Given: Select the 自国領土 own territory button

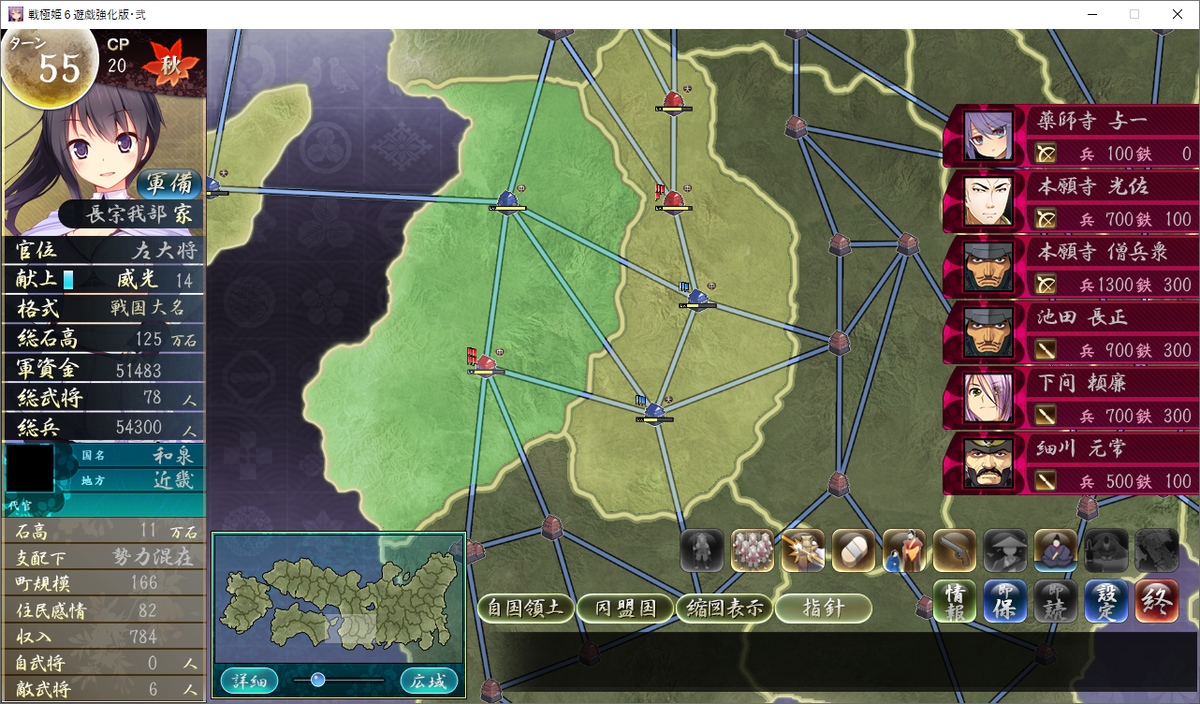Looking at the screenshot, I should 526,608.
